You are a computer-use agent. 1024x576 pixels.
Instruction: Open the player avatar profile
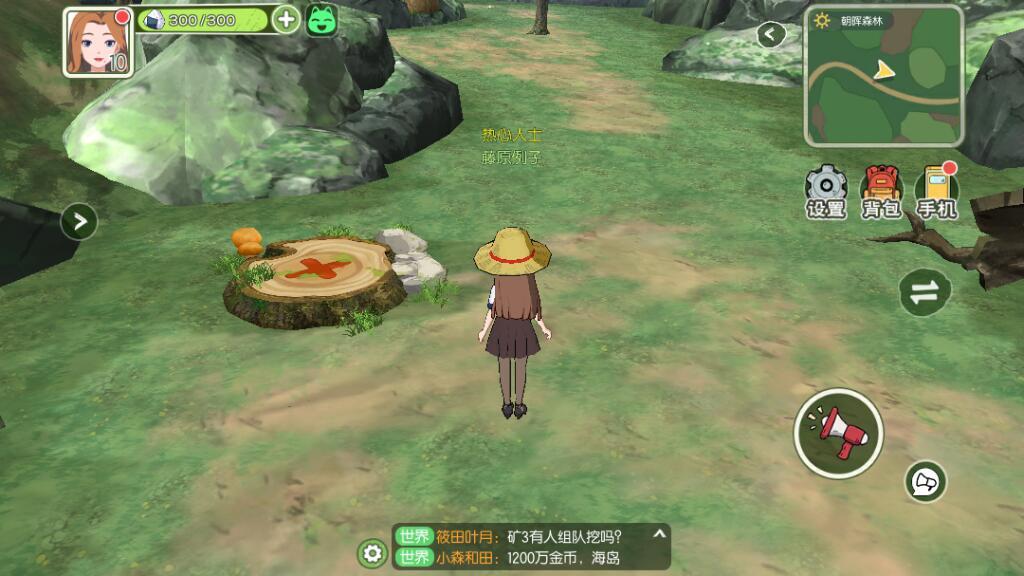coord(98,42)
